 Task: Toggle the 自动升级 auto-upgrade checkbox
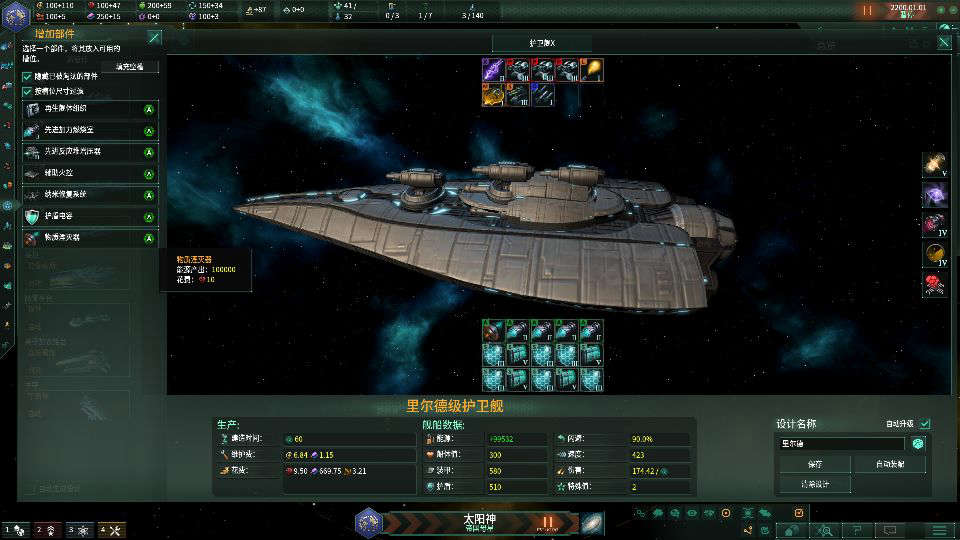click(925, 423)
